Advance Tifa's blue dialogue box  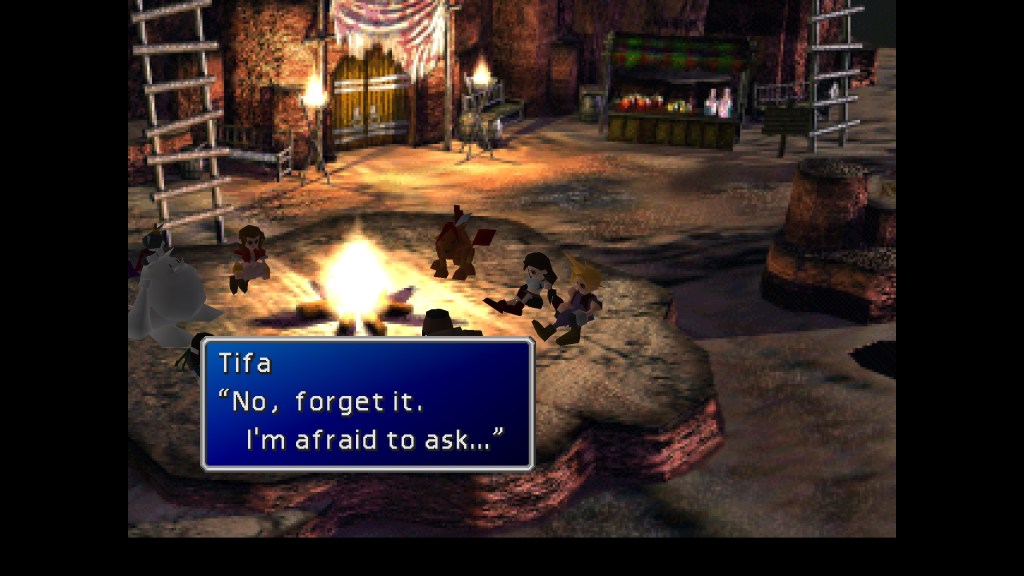coord(367,404)
